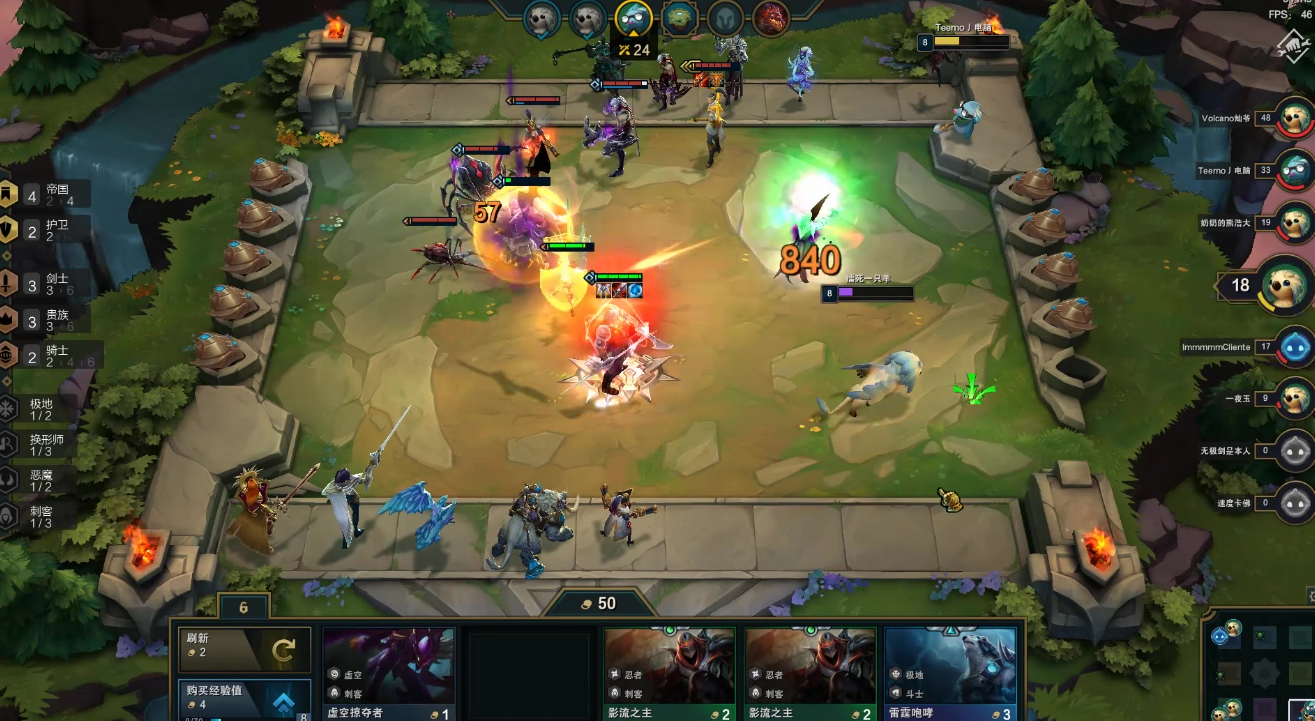Click the red dragon round icon

[x=770, y=17]
